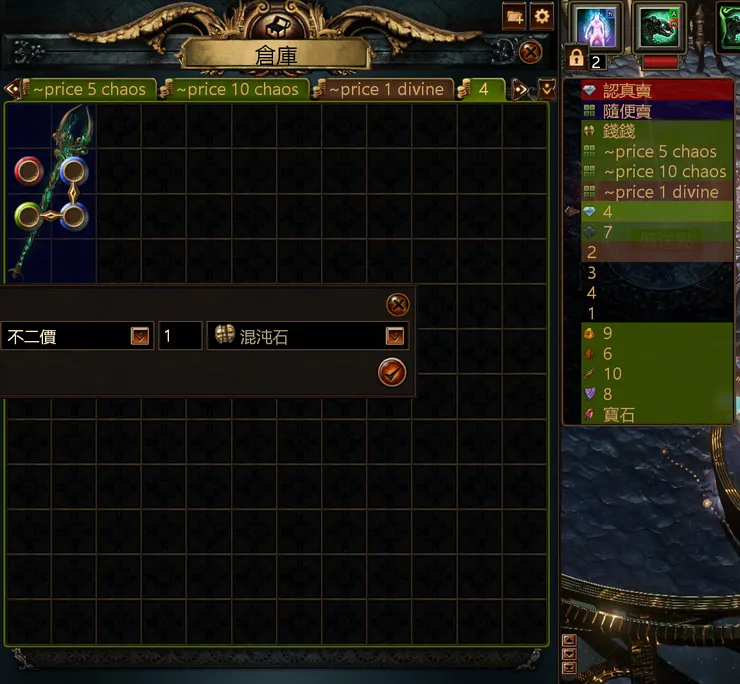Pick the 寶石 tab in the list
The height and width of the screenshot is (684, 740).
tap(620, 415)
